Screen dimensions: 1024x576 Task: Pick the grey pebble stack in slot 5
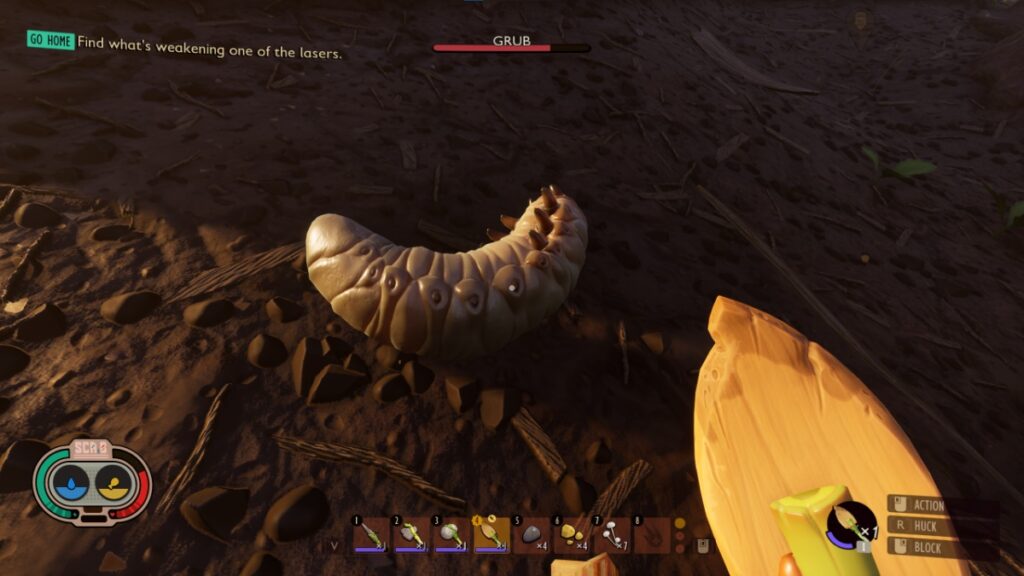[531, 535]
